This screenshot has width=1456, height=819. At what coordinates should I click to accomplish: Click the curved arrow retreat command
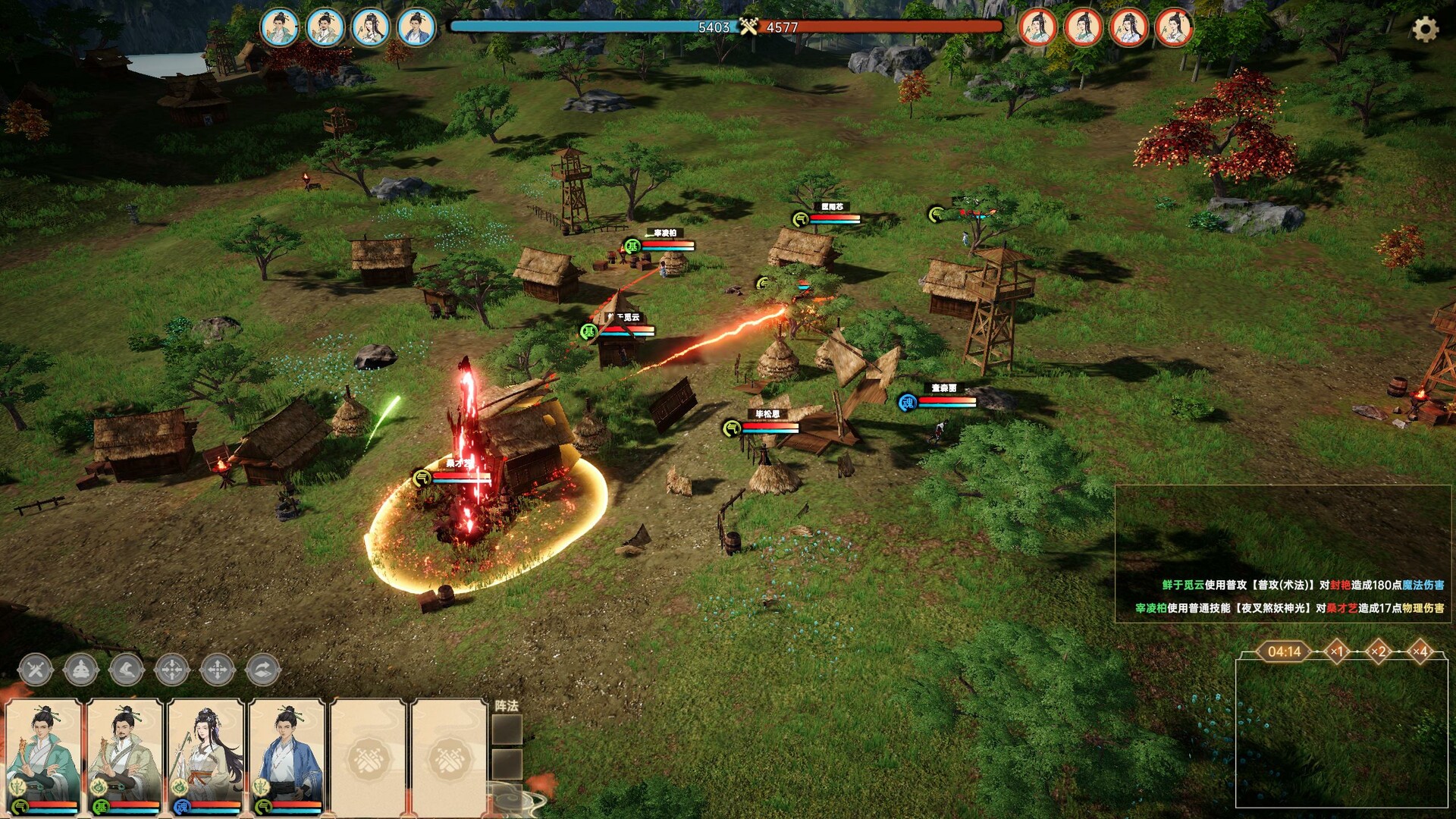[263, 670]
